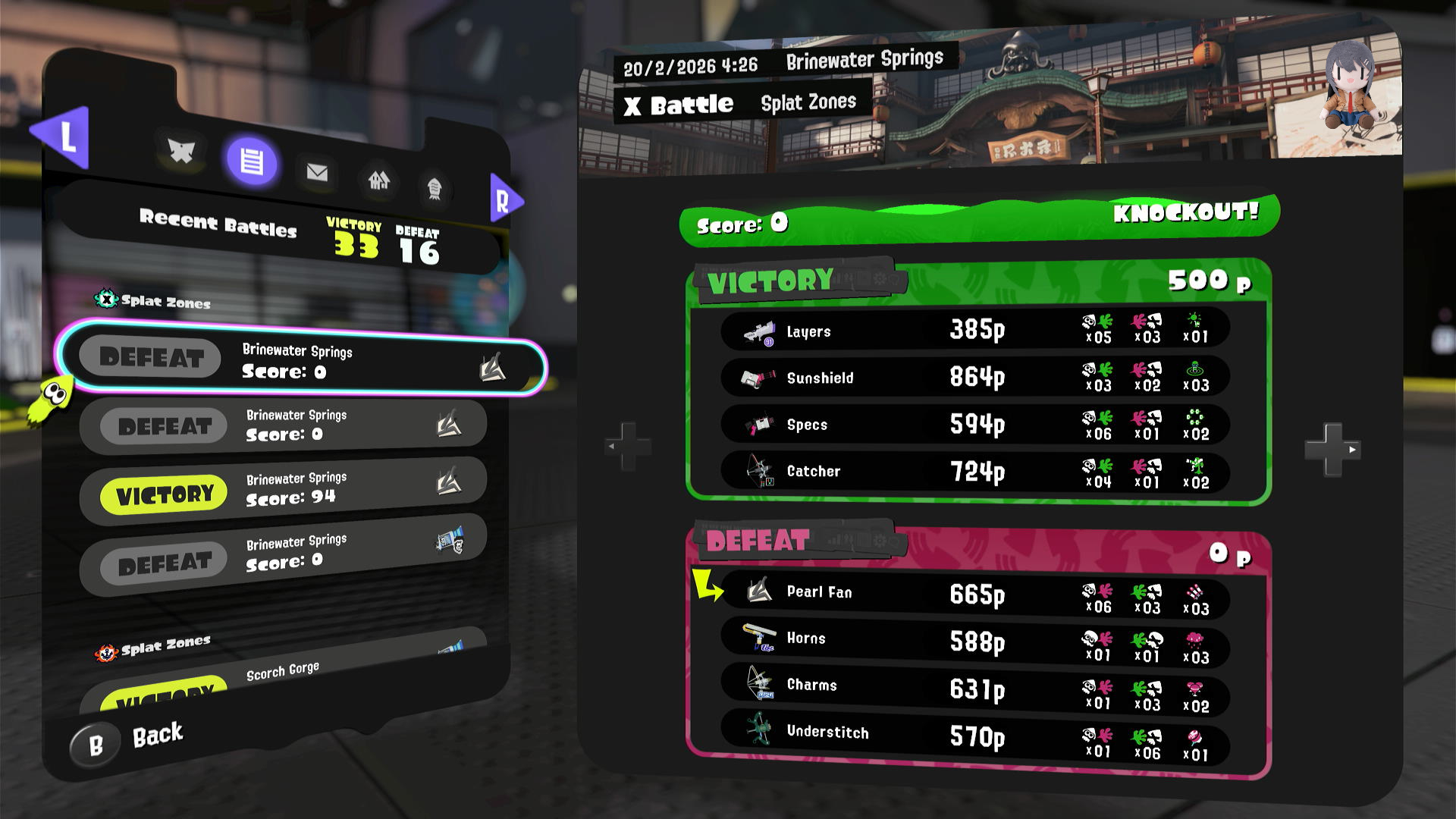Switch to the crossed squid icon tab
Viewport: 1456px width, 819px height.
click(x=181, y=151)
